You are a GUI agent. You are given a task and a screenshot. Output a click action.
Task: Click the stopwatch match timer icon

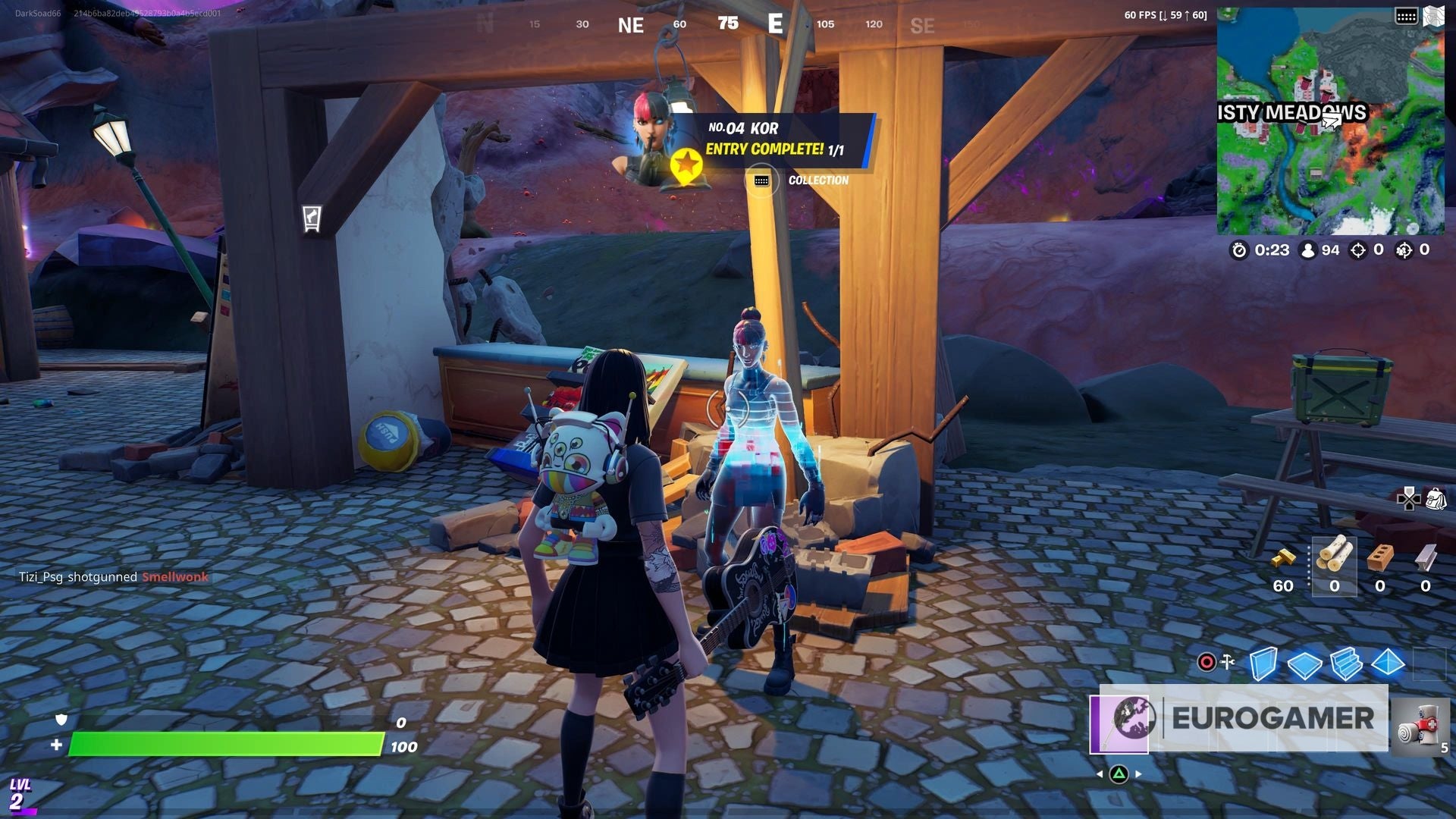coord(1239,251)
